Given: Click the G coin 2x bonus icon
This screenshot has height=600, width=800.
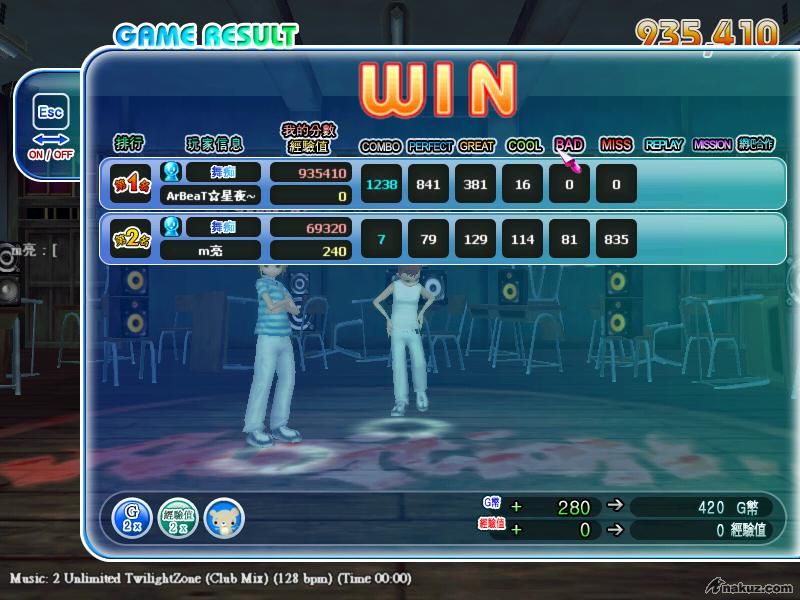Looking at the screenshot, I should pyautogui.click(x=132, y=516).
